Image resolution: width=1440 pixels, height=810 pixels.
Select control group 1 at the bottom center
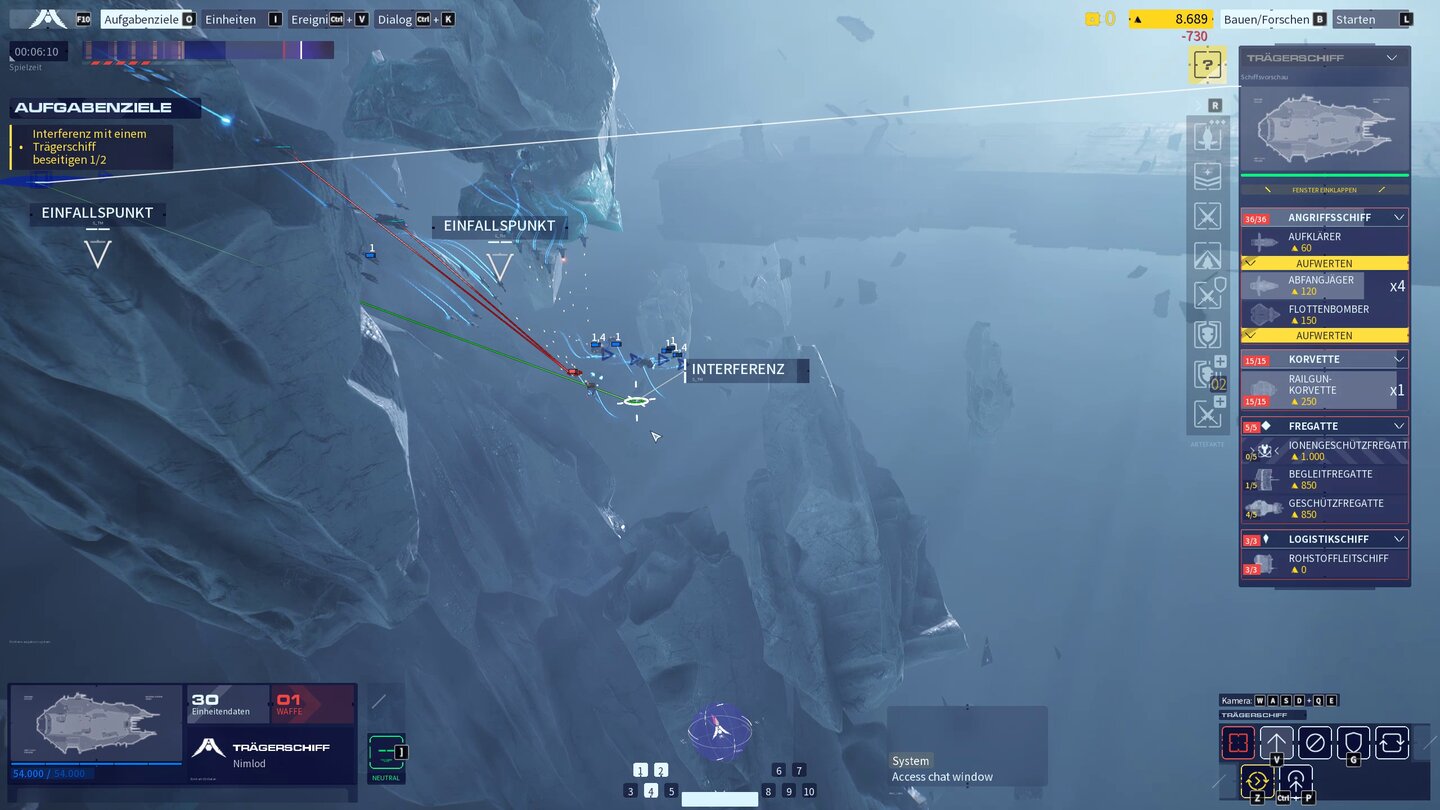tap(640, 770)
